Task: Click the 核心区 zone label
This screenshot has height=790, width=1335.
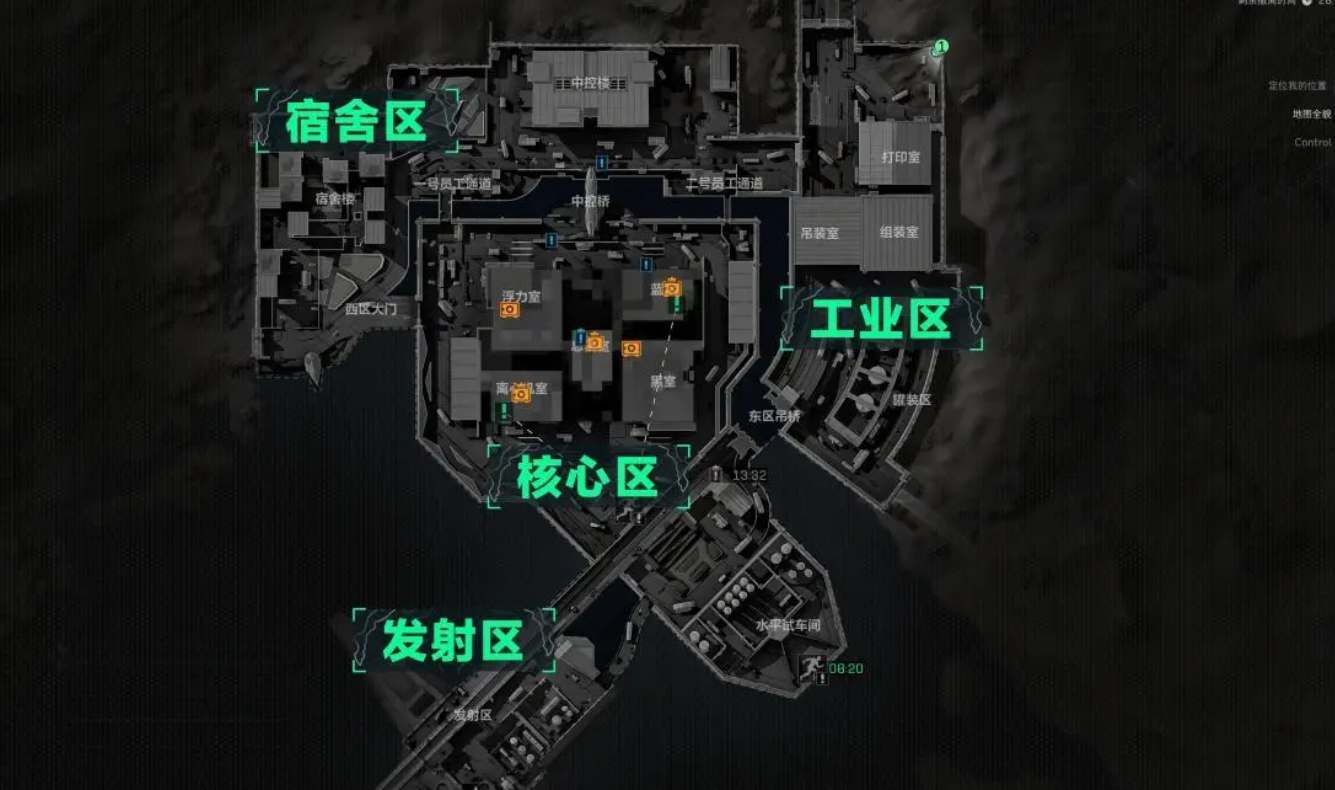Action: click(590, 477)
